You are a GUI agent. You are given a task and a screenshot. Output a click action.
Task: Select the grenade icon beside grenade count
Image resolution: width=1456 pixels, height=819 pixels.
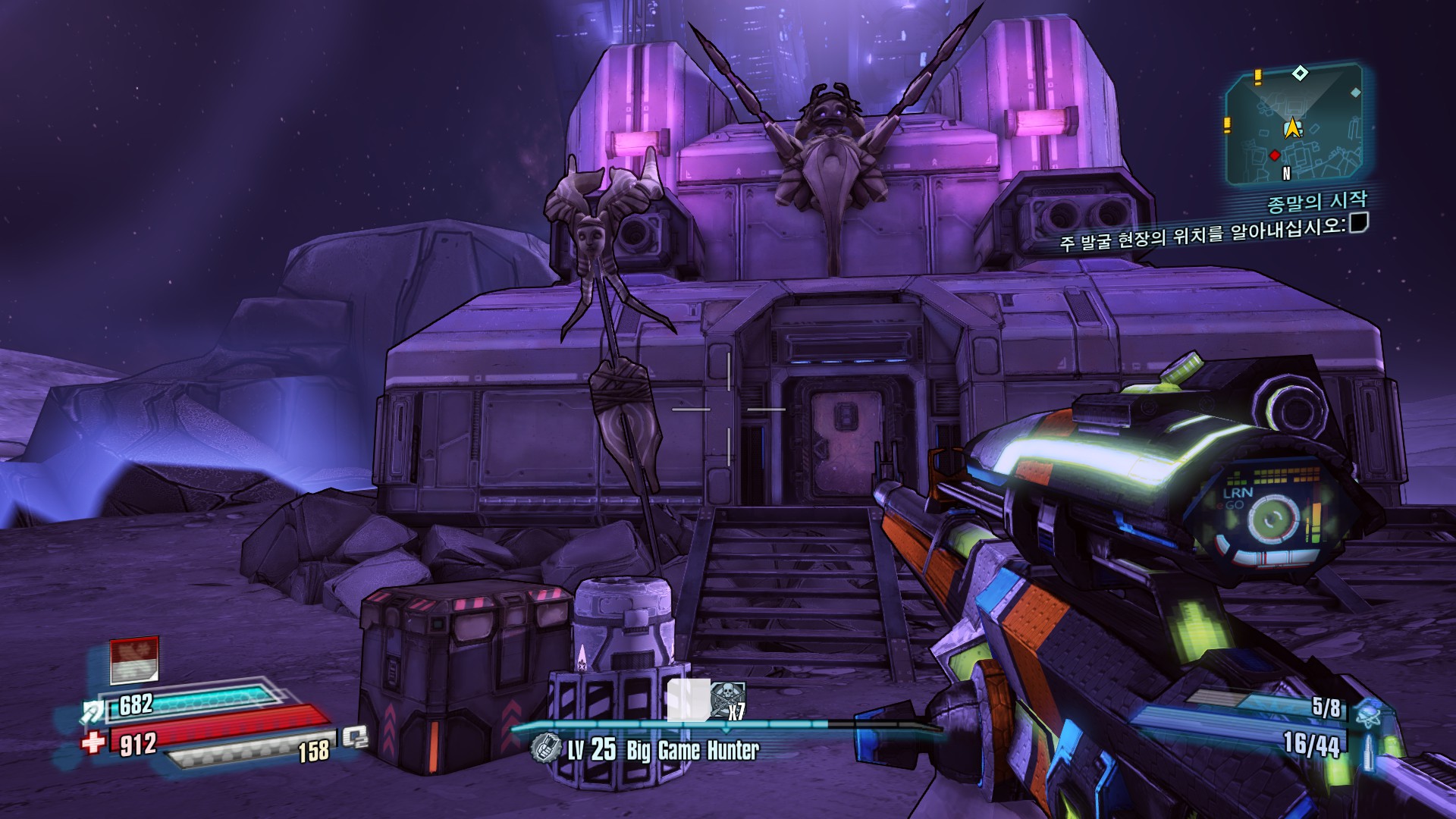1370,711
